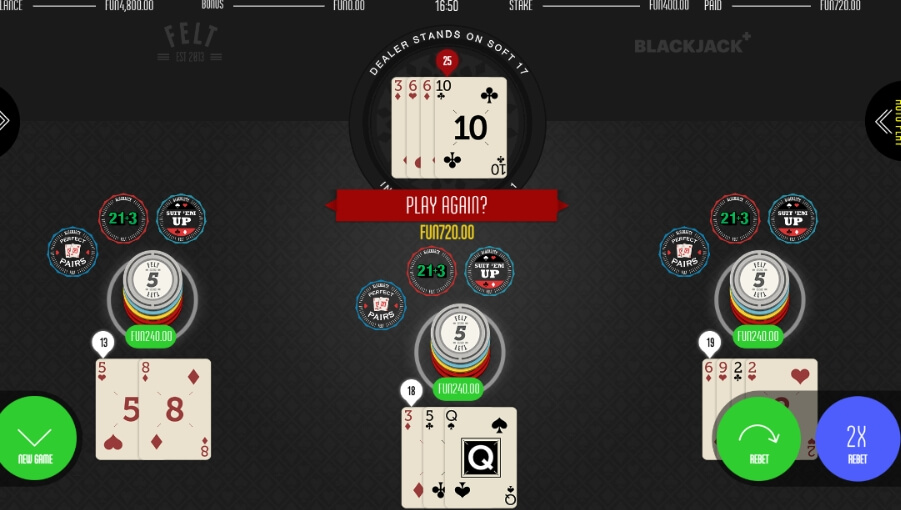This screenshot has height=510, width=901.
Task: Click the green Rebet button
Action: (x=758, y=439)
